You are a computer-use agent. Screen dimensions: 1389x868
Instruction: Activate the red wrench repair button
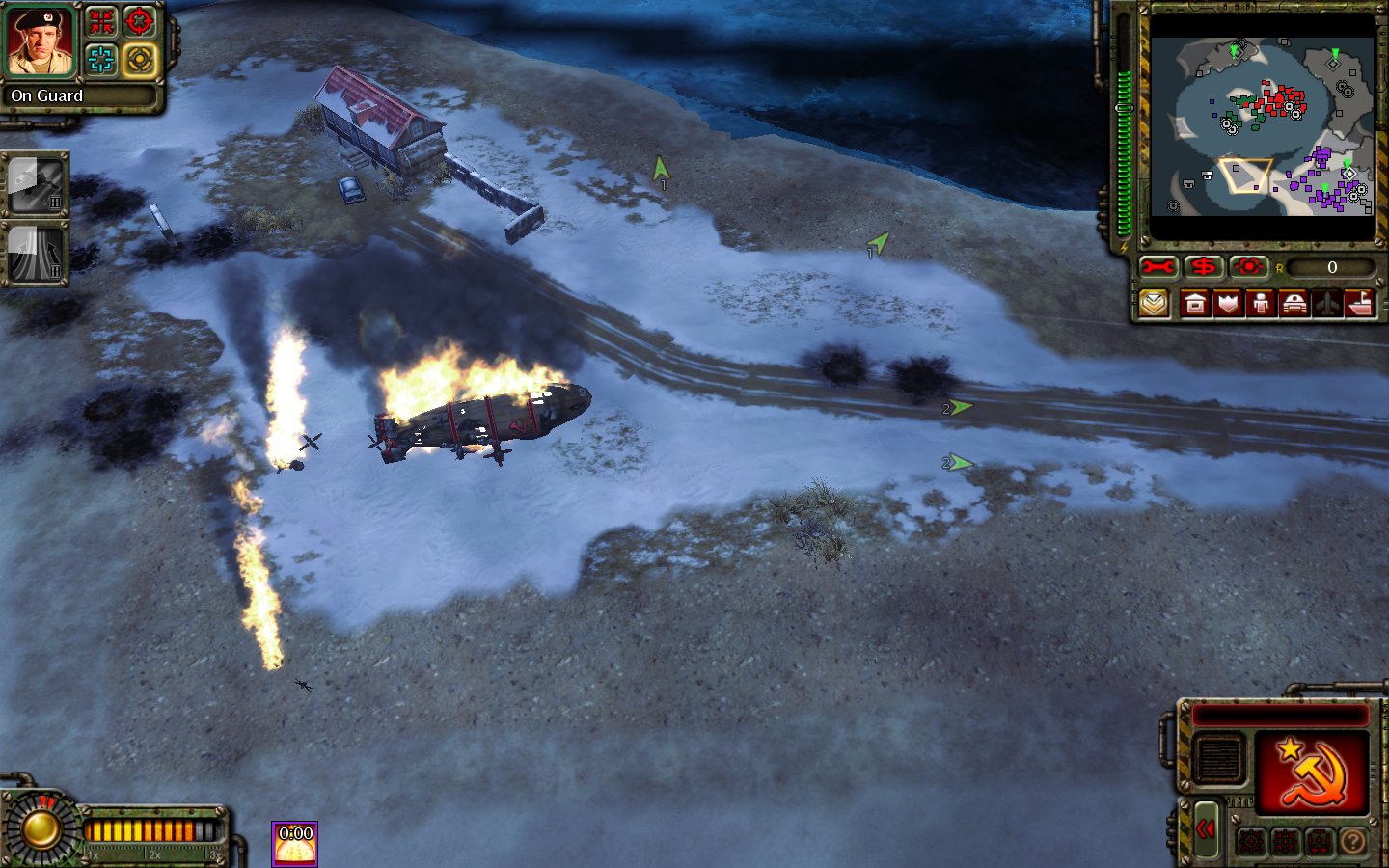coord(1157,267)
